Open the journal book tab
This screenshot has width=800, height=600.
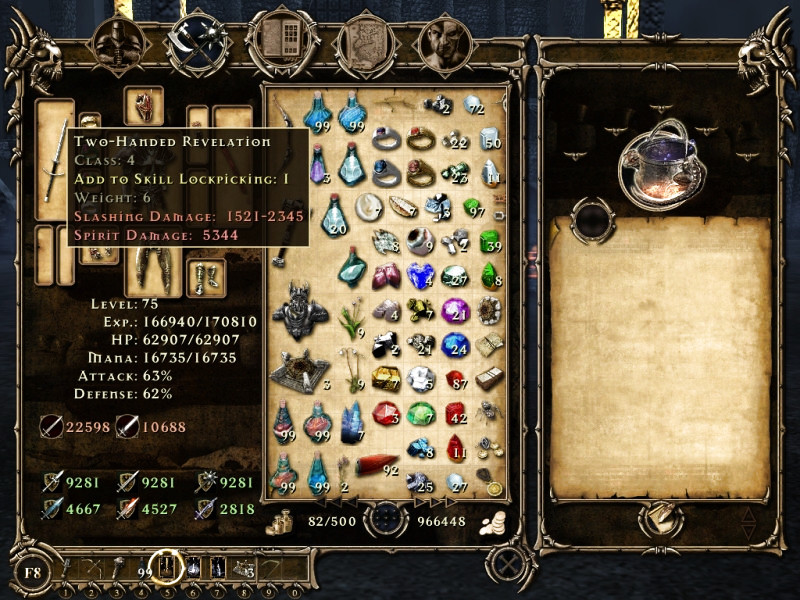pyautogui.click(x=276, y=42)
